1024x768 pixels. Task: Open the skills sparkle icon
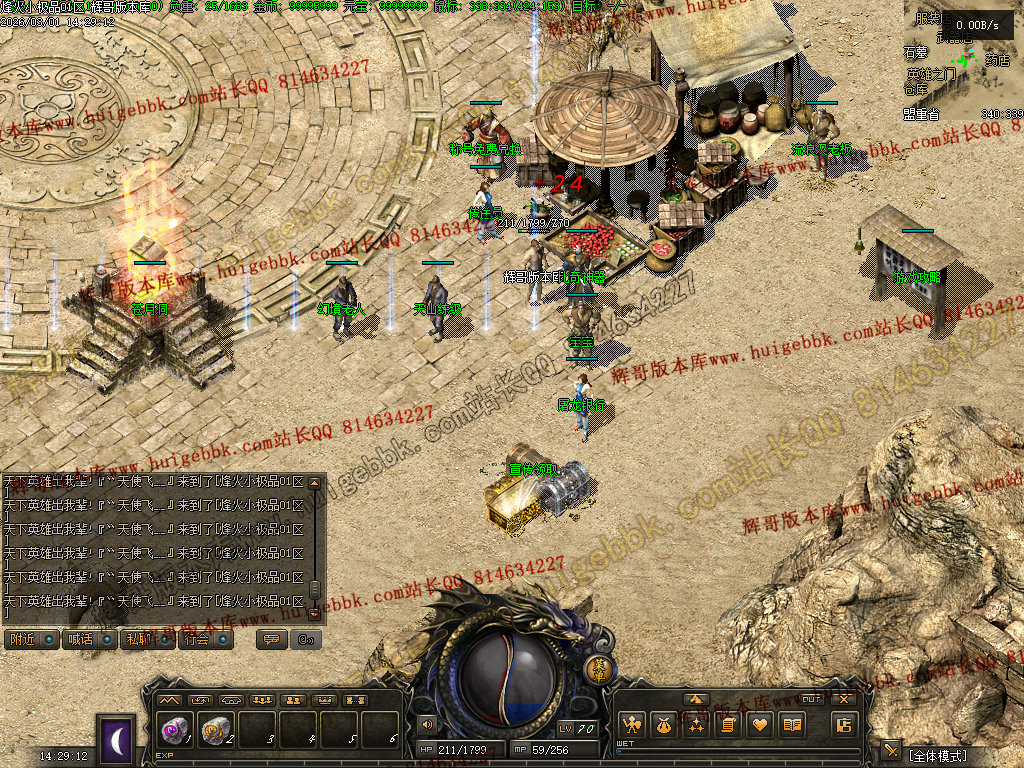tap(695, 725)
